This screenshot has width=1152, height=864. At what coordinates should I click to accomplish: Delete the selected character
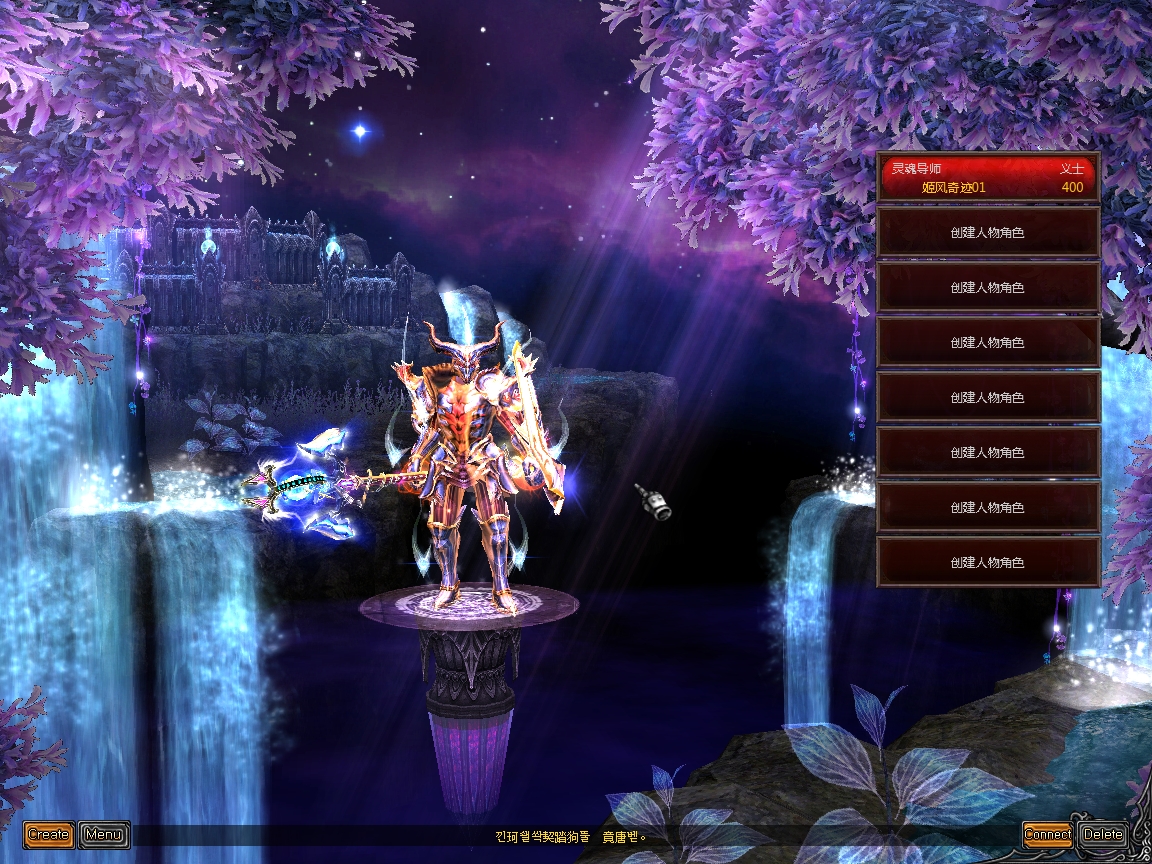pos(1103,834)
